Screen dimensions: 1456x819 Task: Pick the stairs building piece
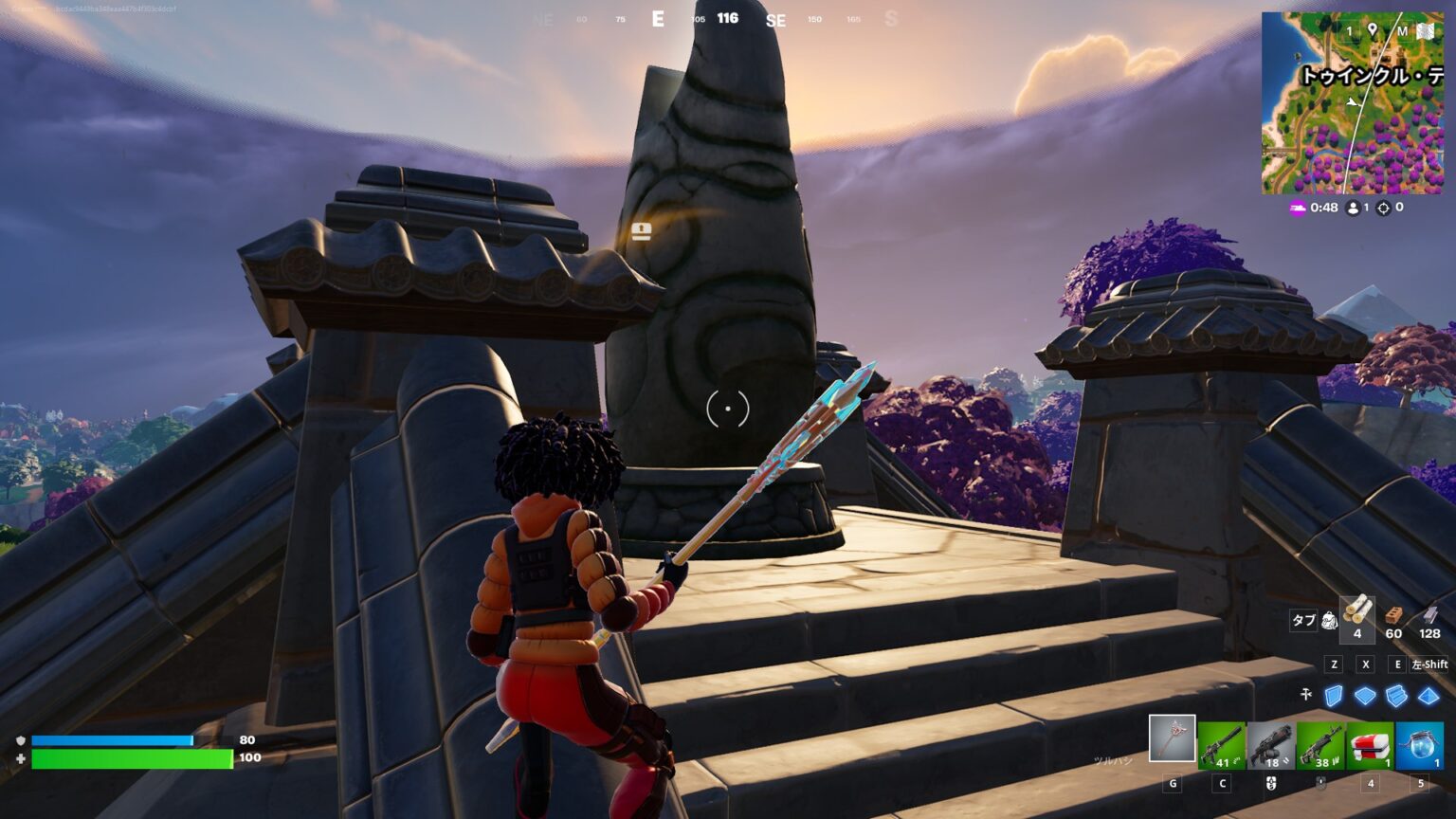click(x=1396, y=697)
